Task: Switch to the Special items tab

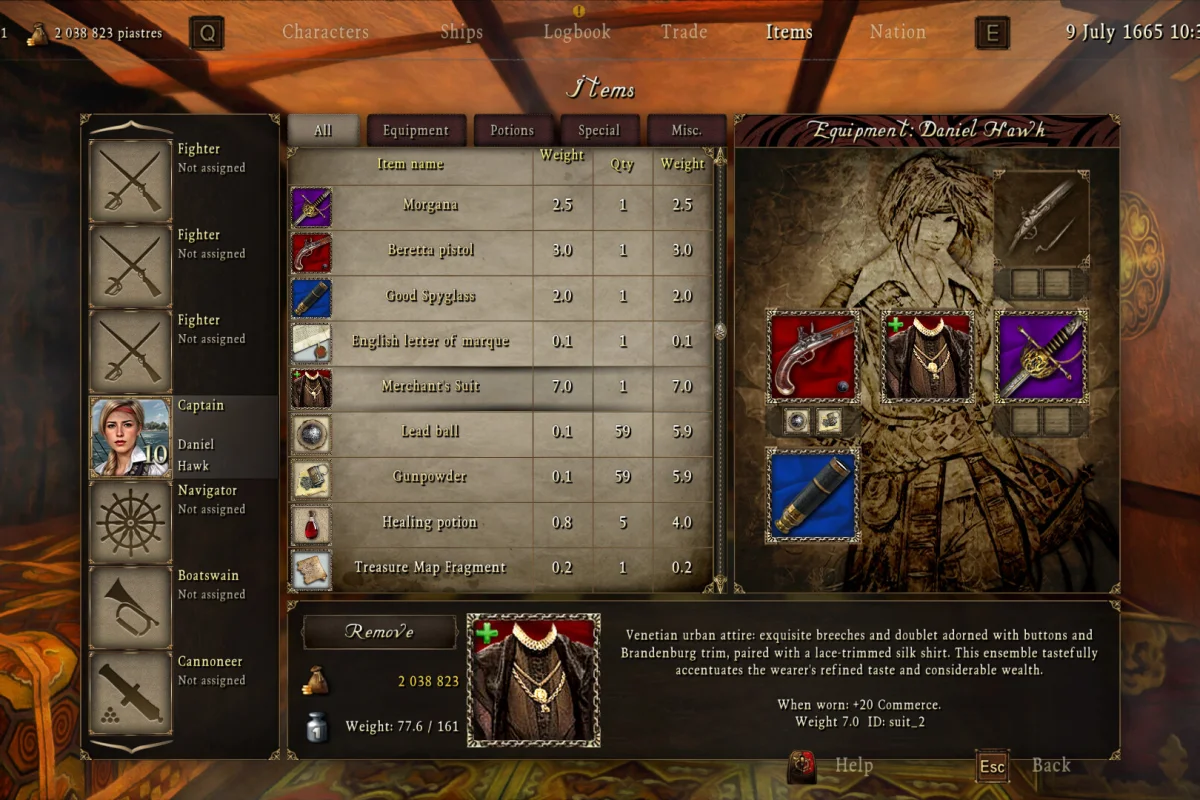Action: [598, 130]
